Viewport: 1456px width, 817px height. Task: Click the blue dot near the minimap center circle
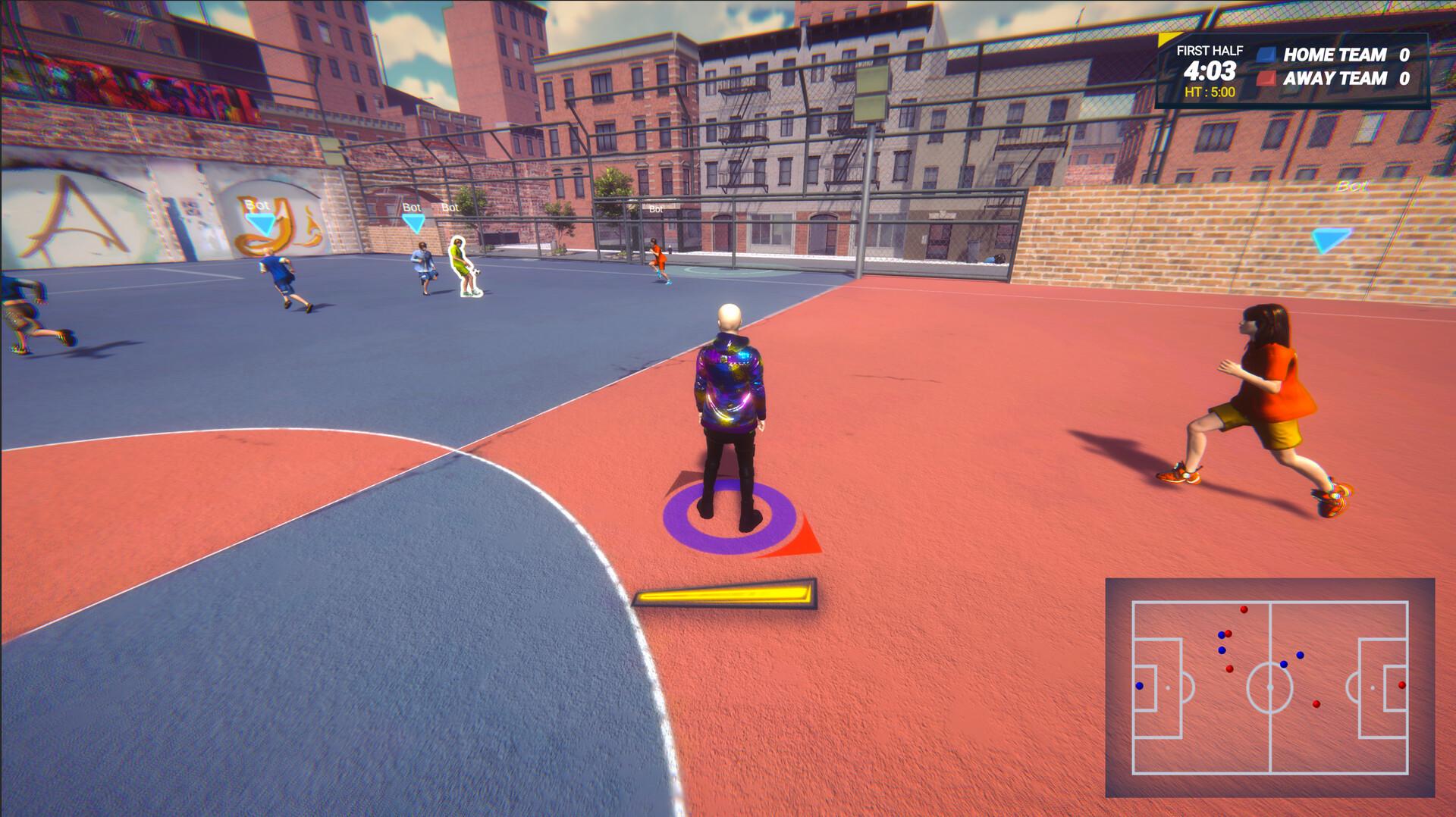(x=1284, y=665)
